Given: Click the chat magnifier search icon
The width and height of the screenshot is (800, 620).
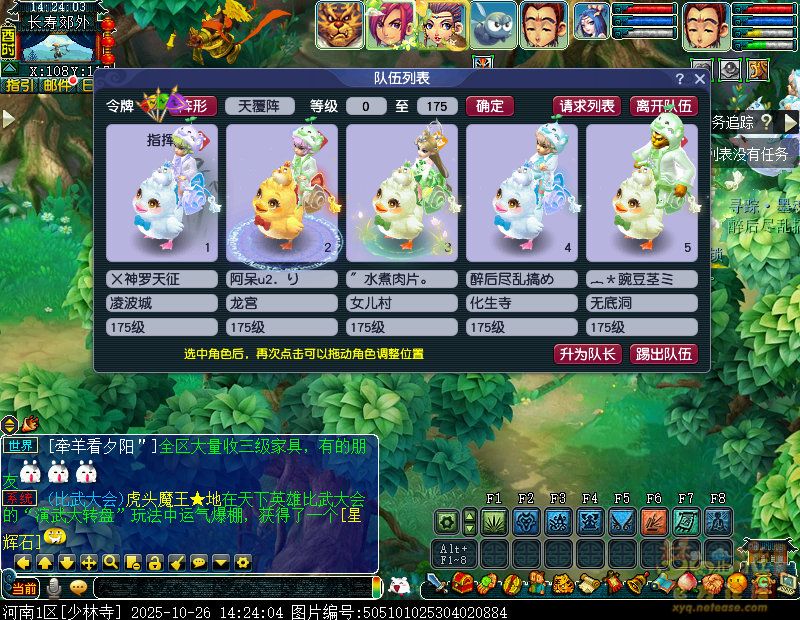Looking at the screenshot, I should (x=110, y=562).
